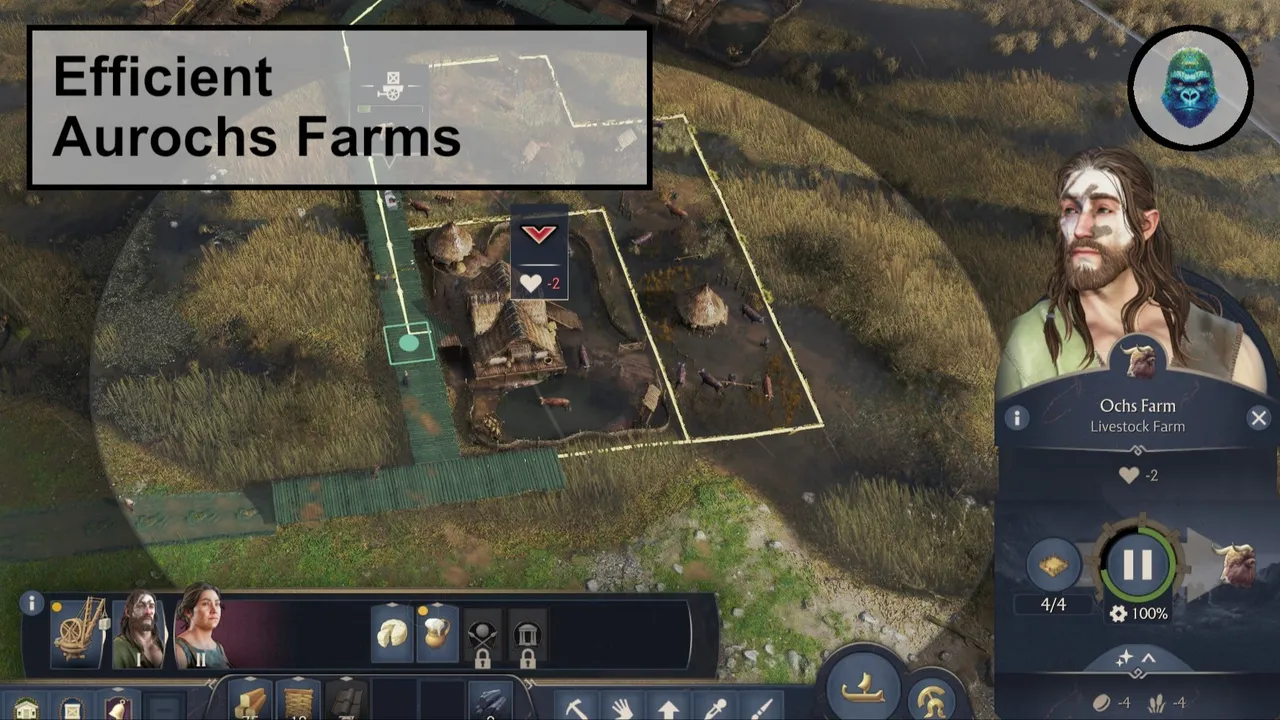Select the farm field module icon
1280x720 pixels.
tap(1051, 565)
